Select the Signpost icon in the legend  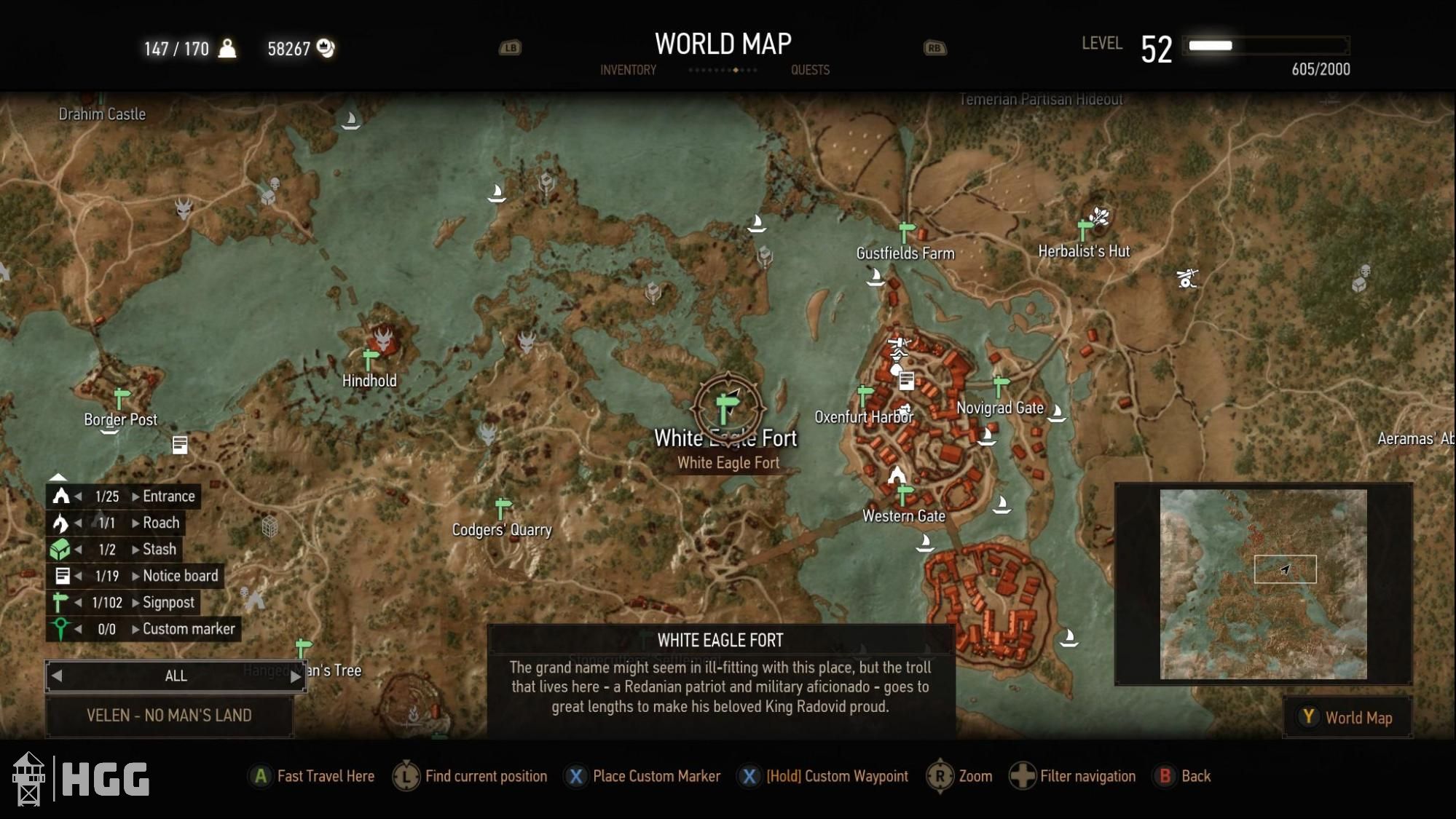point(61,602)
